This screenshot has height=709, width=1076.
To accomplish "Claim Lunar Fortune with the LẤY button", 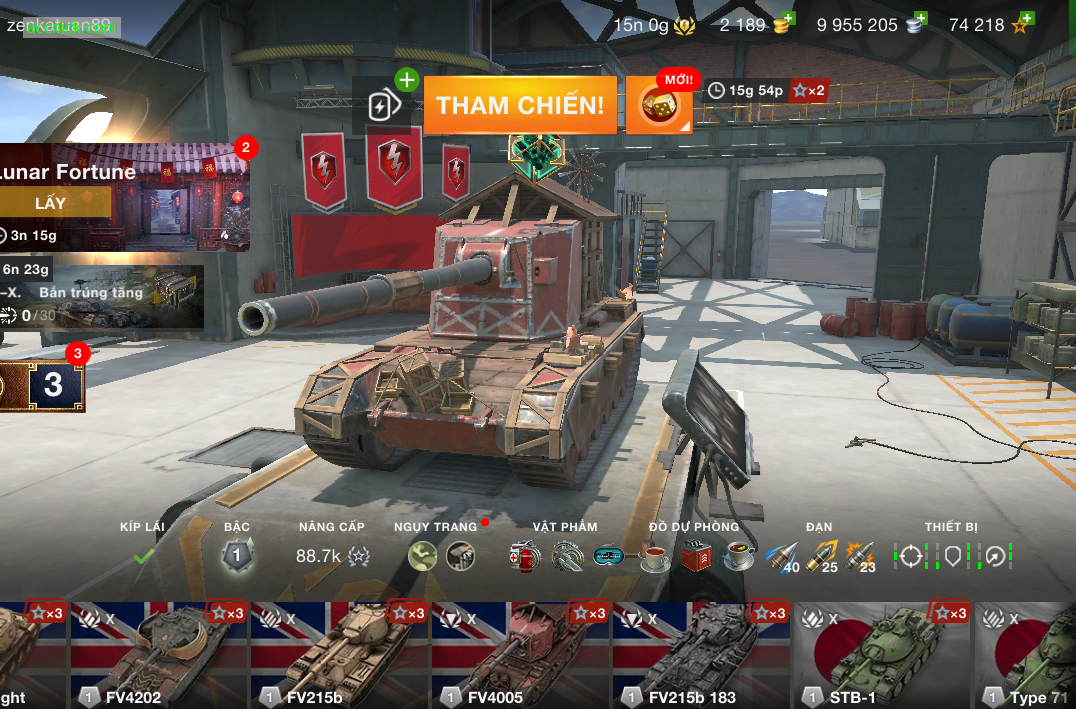I will [56, 203].
